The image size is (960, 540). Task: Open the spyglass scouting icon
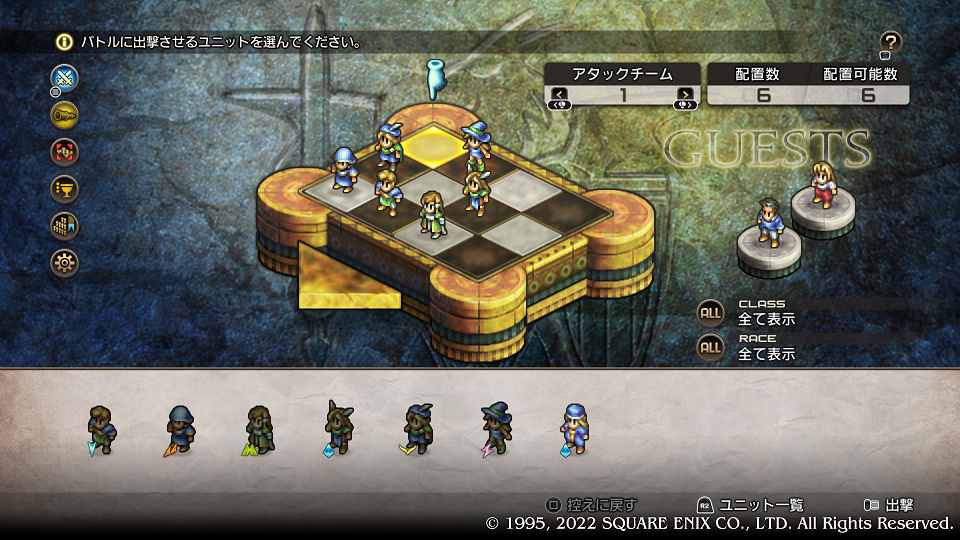click(64, 115)
